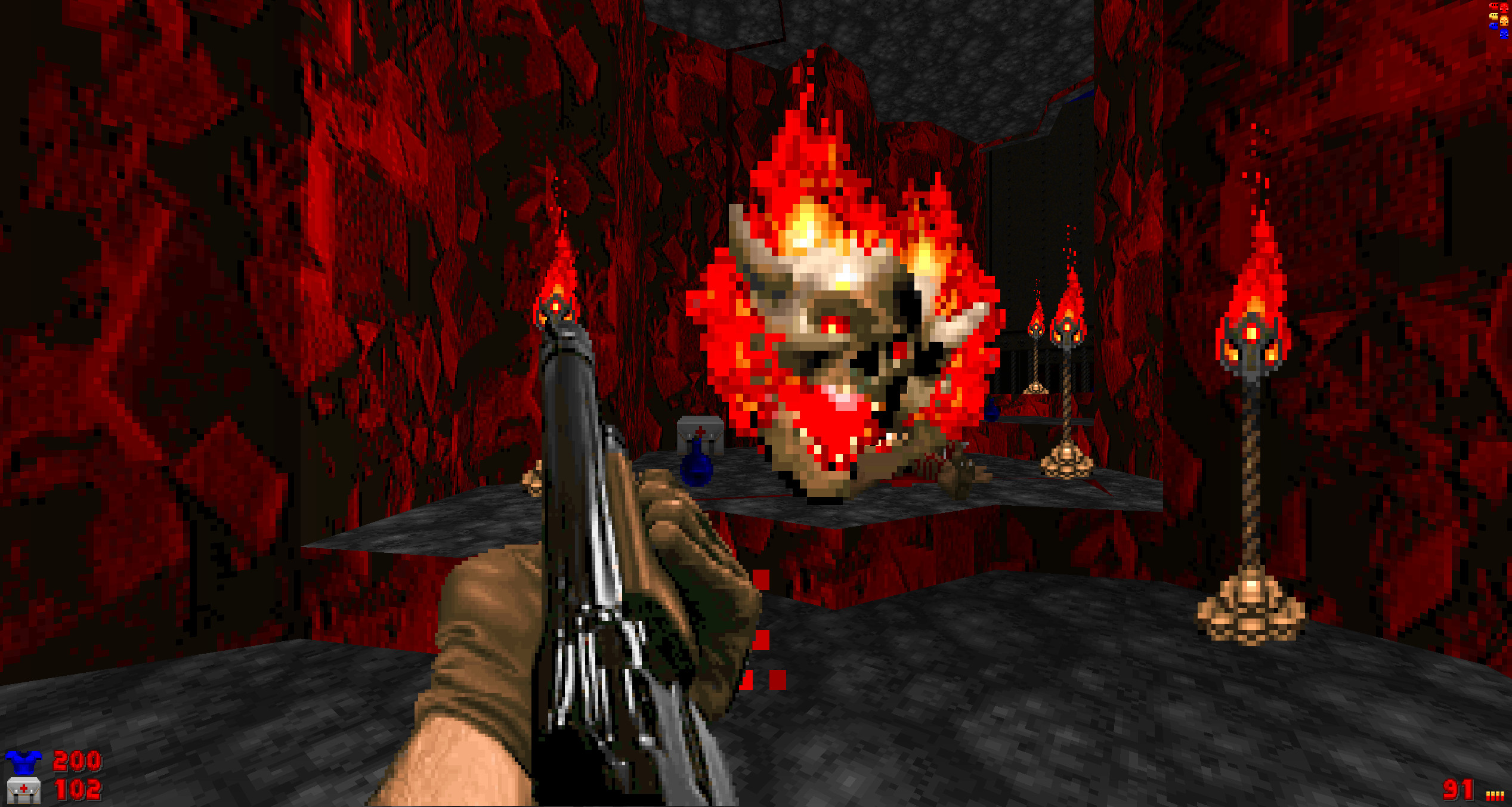Click the blue potion flask near the medkit

[x=698, y=471]
